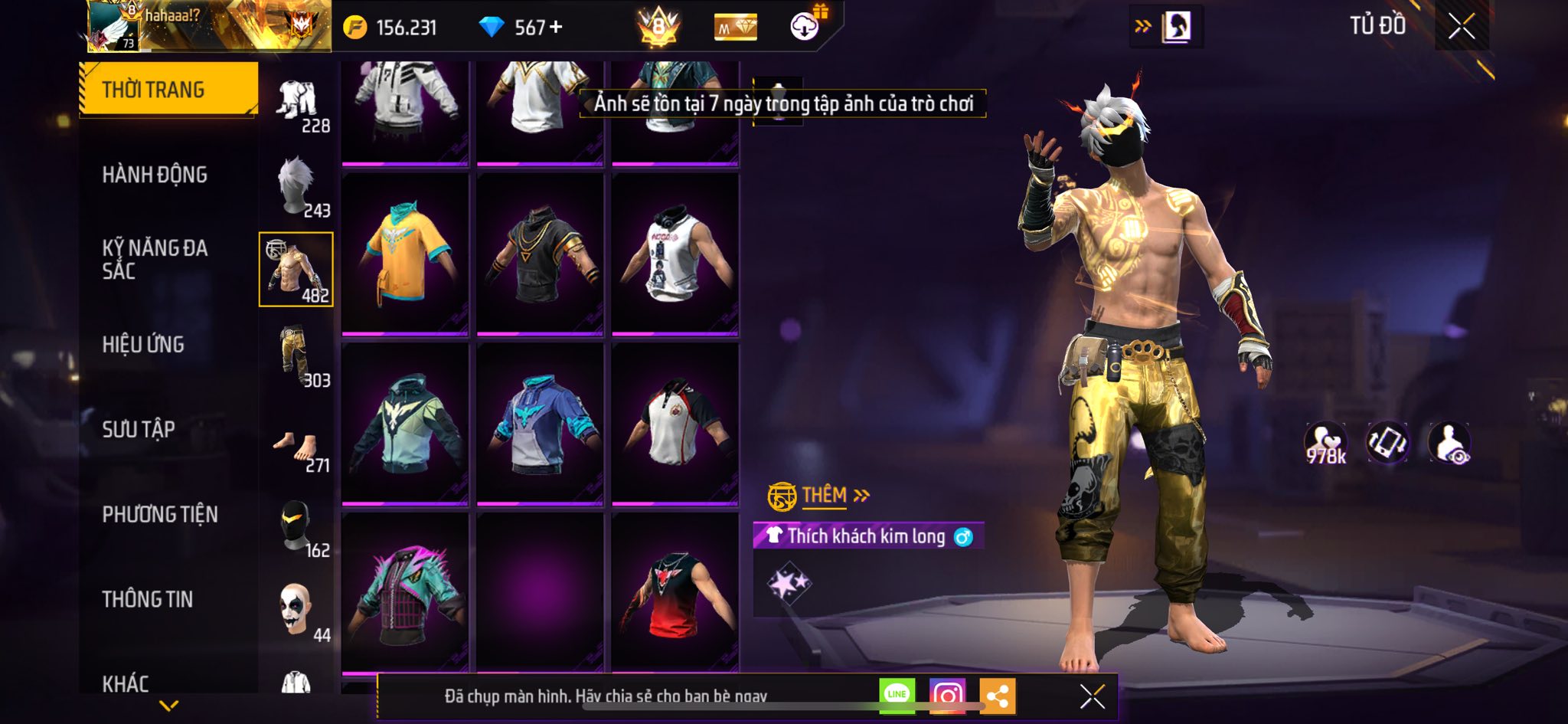This screenshot has height=724, width=1568.
Task: Go to the Sưu Tập tab
Action: click(x=139, y=429)
